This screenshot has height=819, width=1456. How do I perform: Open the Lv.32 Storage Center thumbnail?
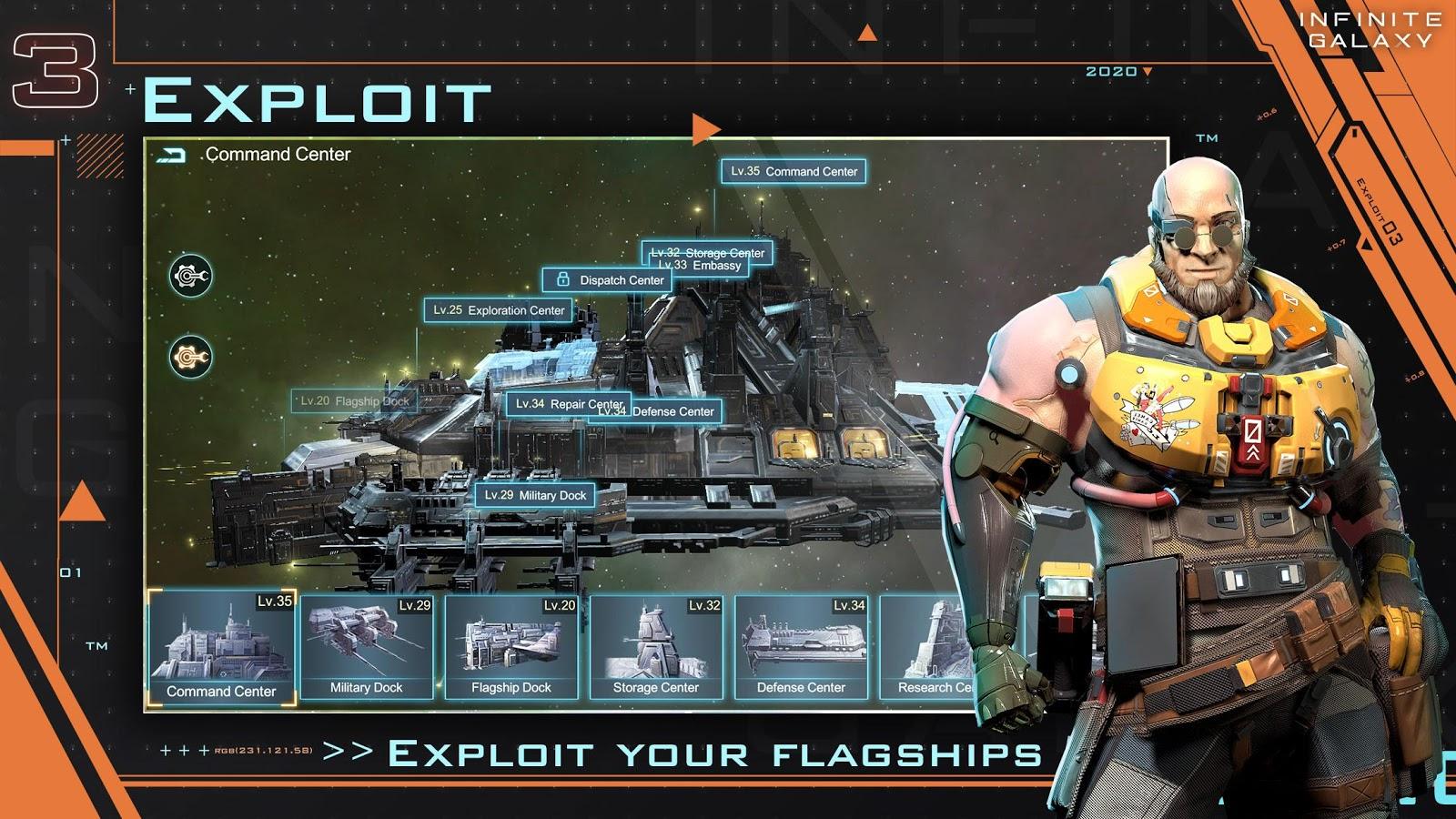(656, 647)
